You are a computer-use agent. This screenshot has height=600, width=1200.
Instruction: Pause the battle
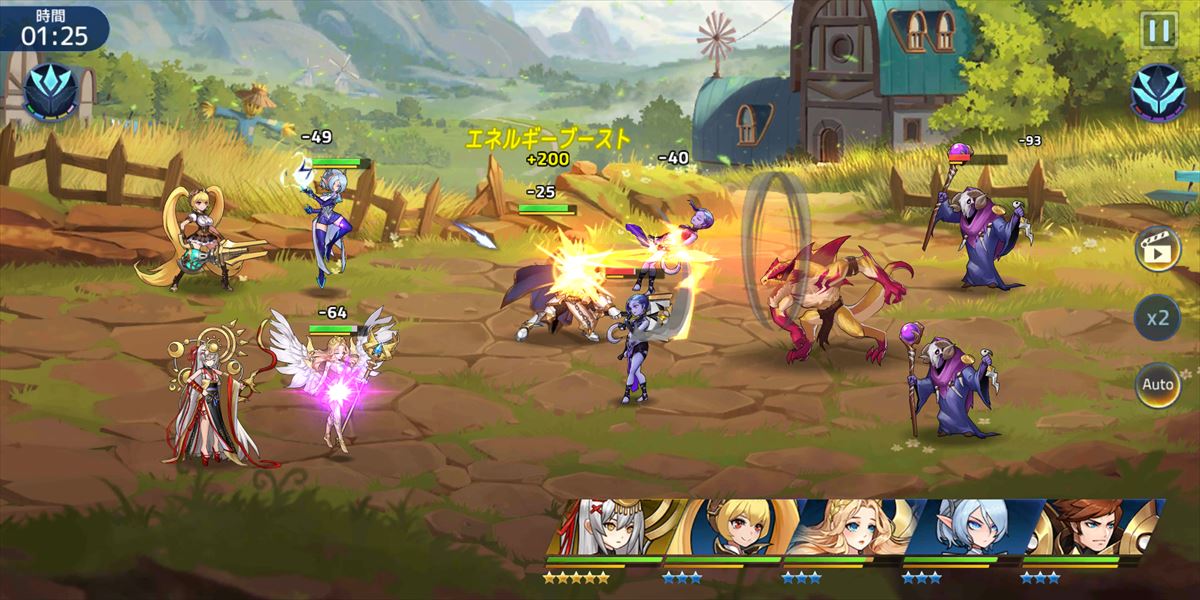pyautogui.click(x=1159, y=30)
